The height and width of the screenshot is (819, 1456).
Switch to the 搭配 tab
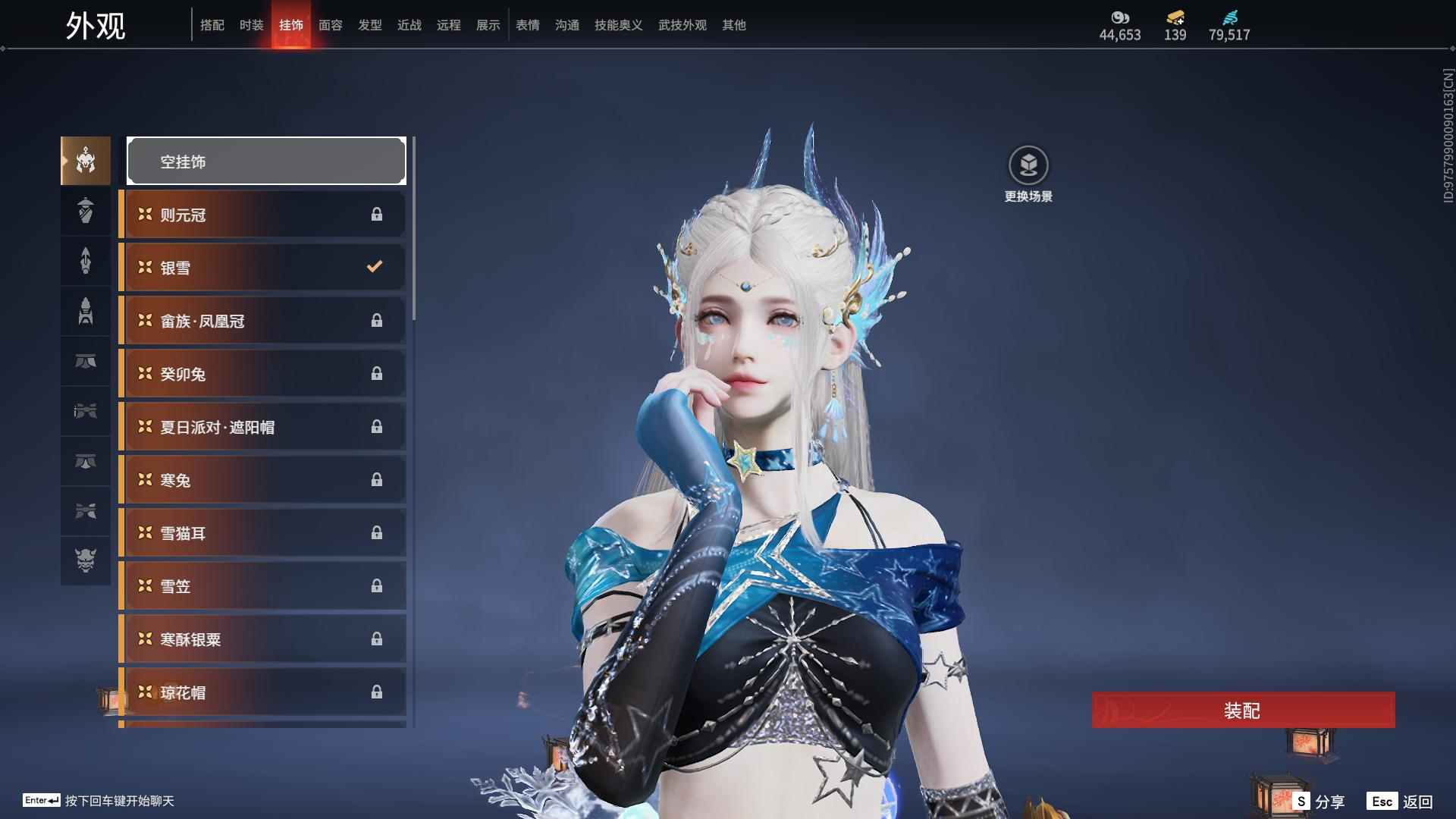pos(212,25)
